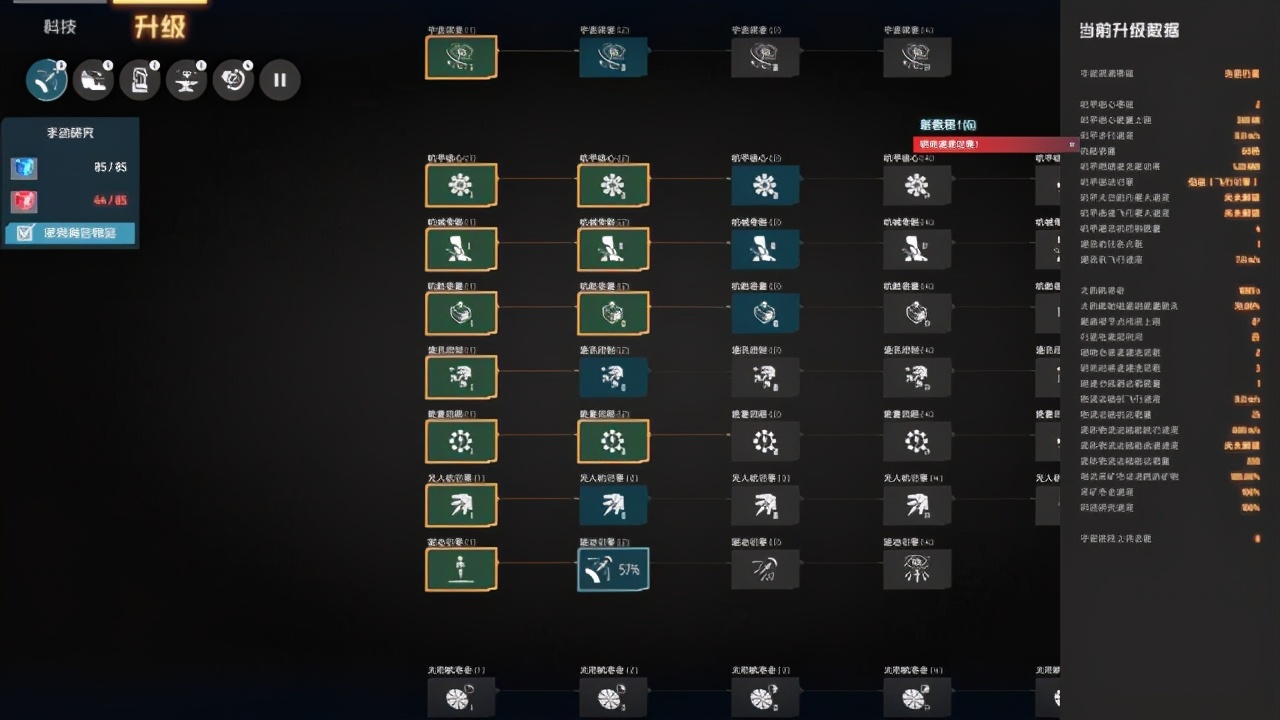Open the furnace filter icon

click(x=140, y=79)
